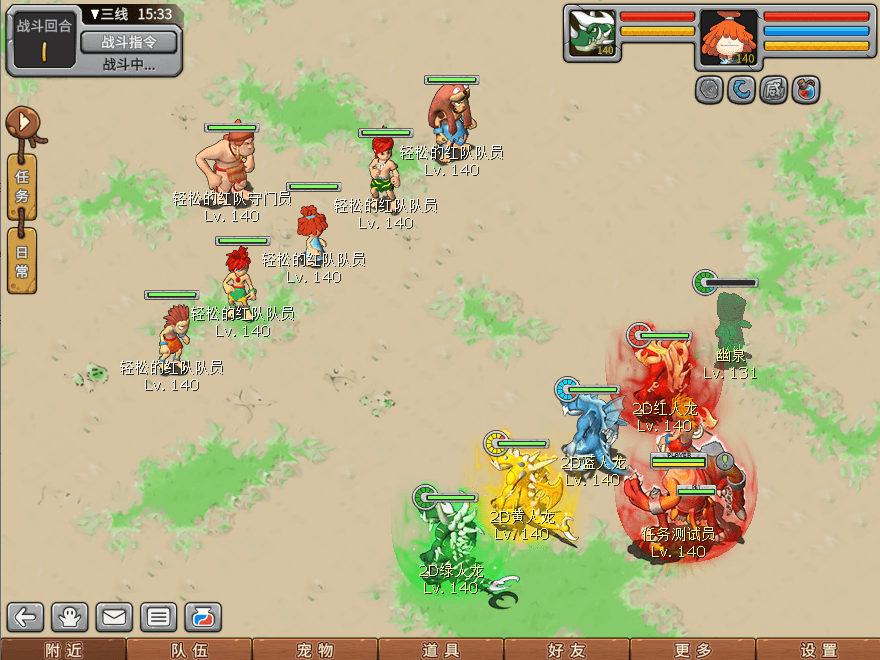This screenshot has width=880, height=660.
Task: Select the blue crescent moon icon
Action: (x=741, y=90)
